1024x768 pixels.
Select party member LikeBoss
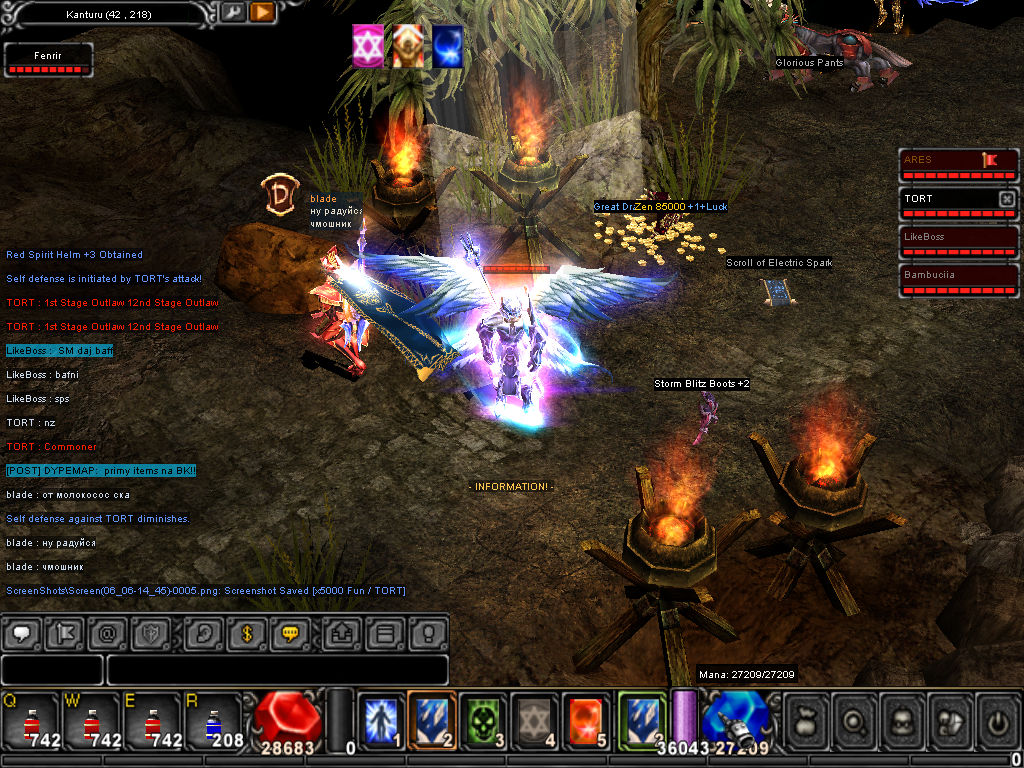958,242
